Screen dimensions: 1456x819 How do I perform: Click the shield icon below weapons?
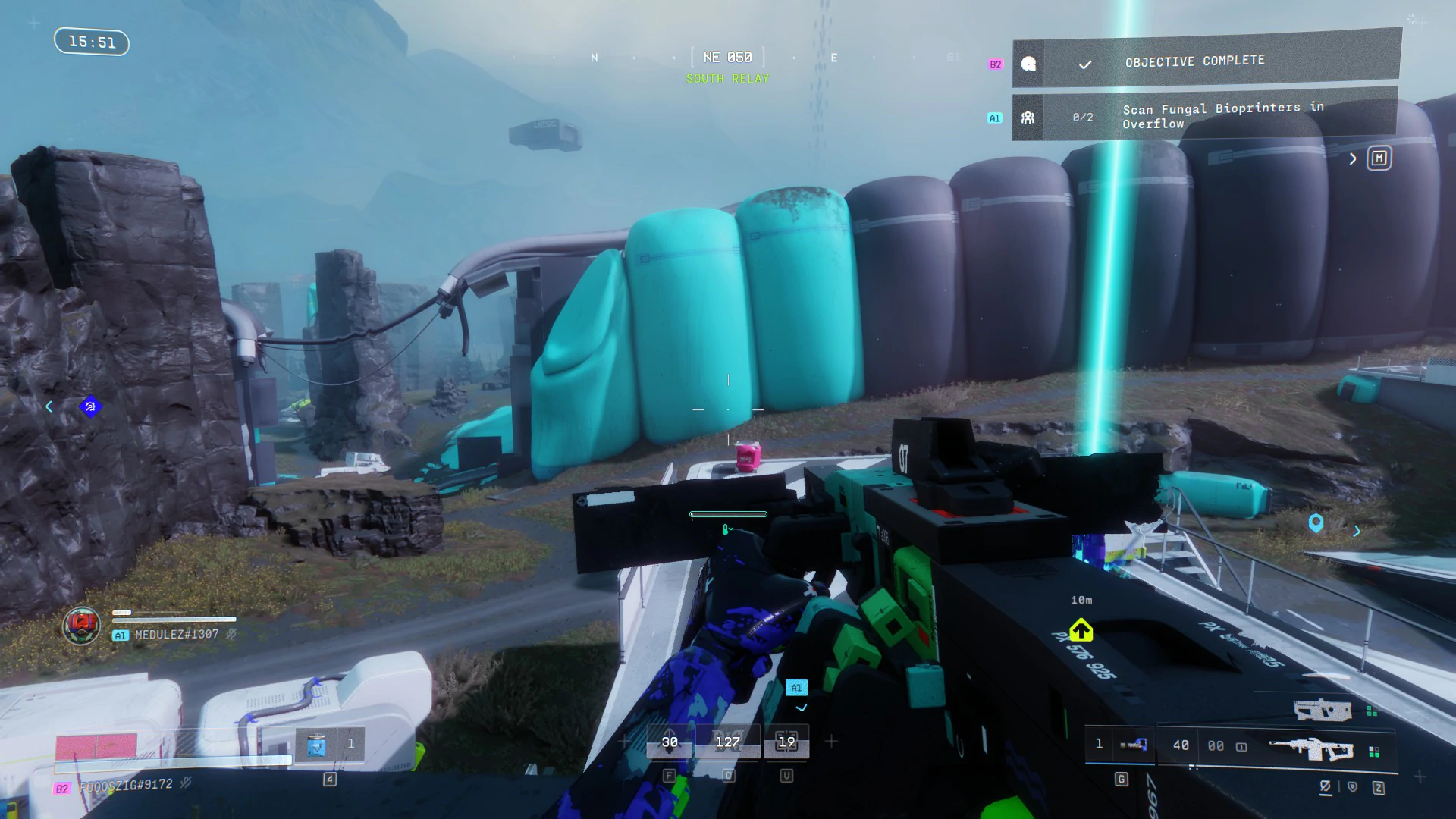point(1352,787)
